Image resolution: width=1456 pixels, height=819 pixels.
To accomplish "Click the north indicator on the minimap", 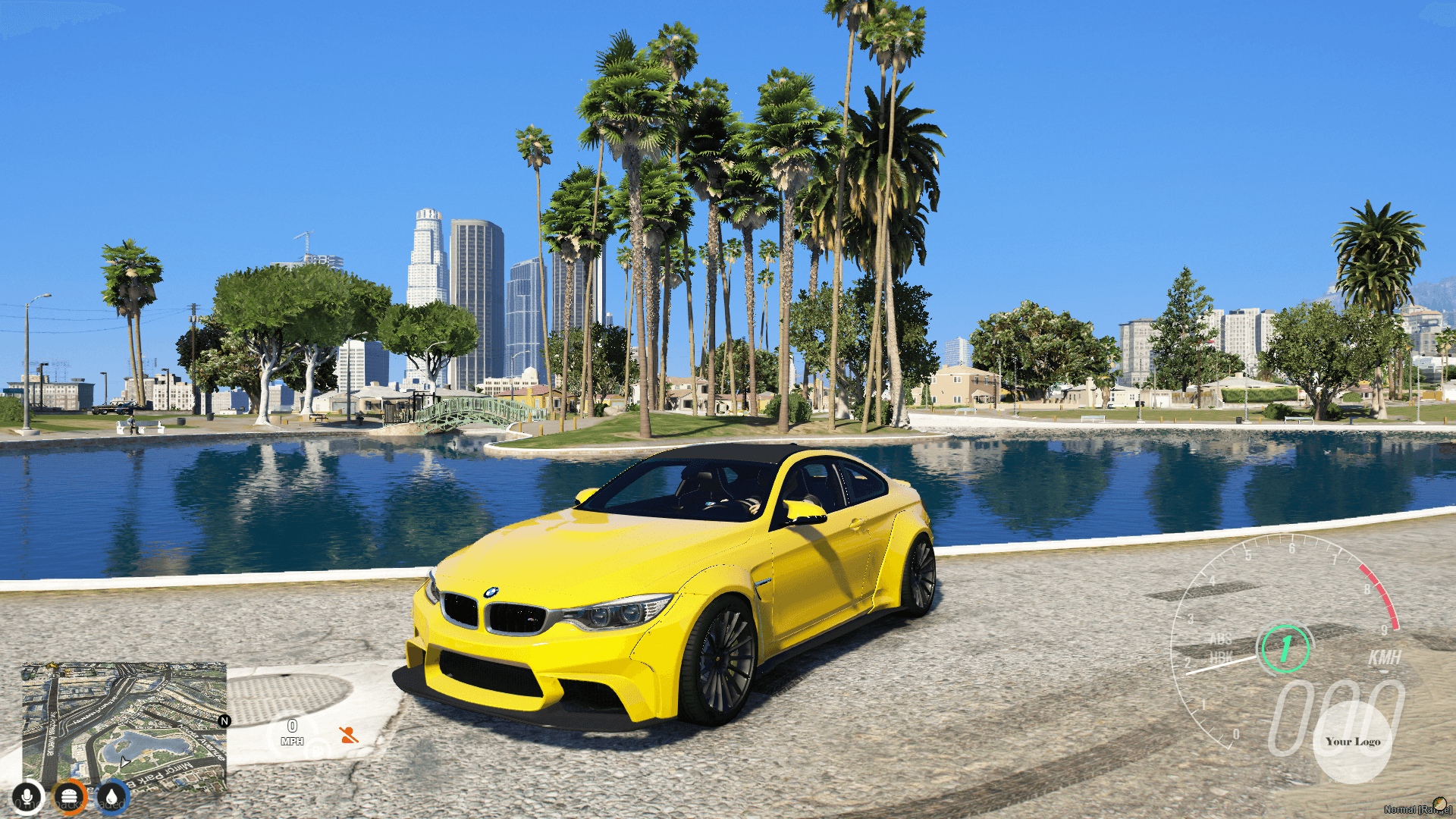I will point(224,723).
